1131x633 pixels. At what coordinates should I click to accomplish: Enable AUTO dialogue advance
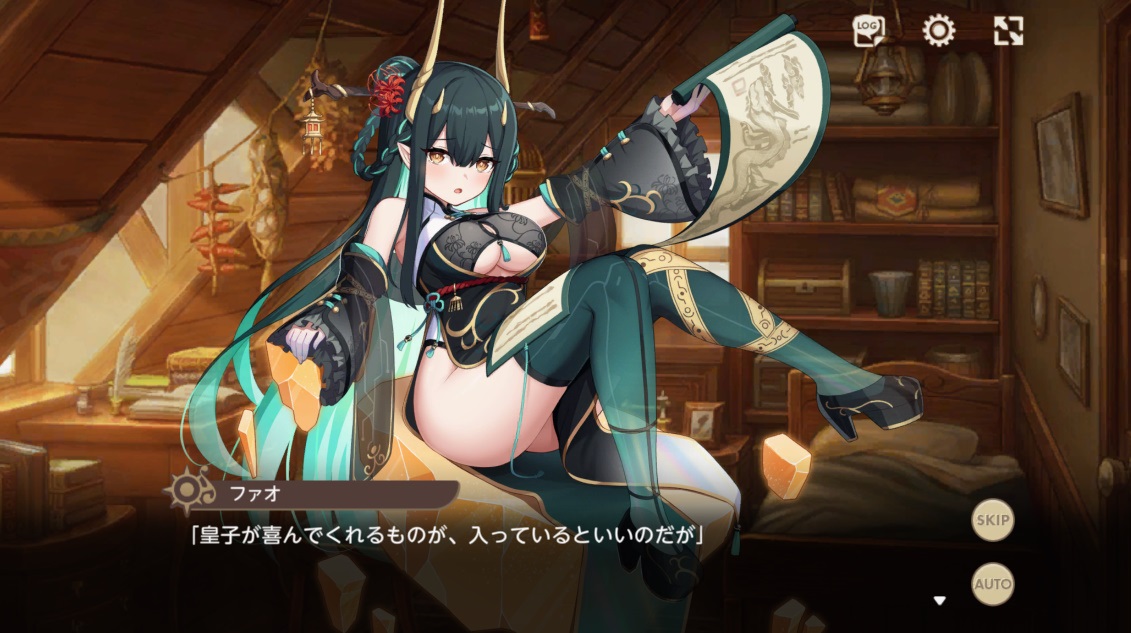tap(992, 584)
